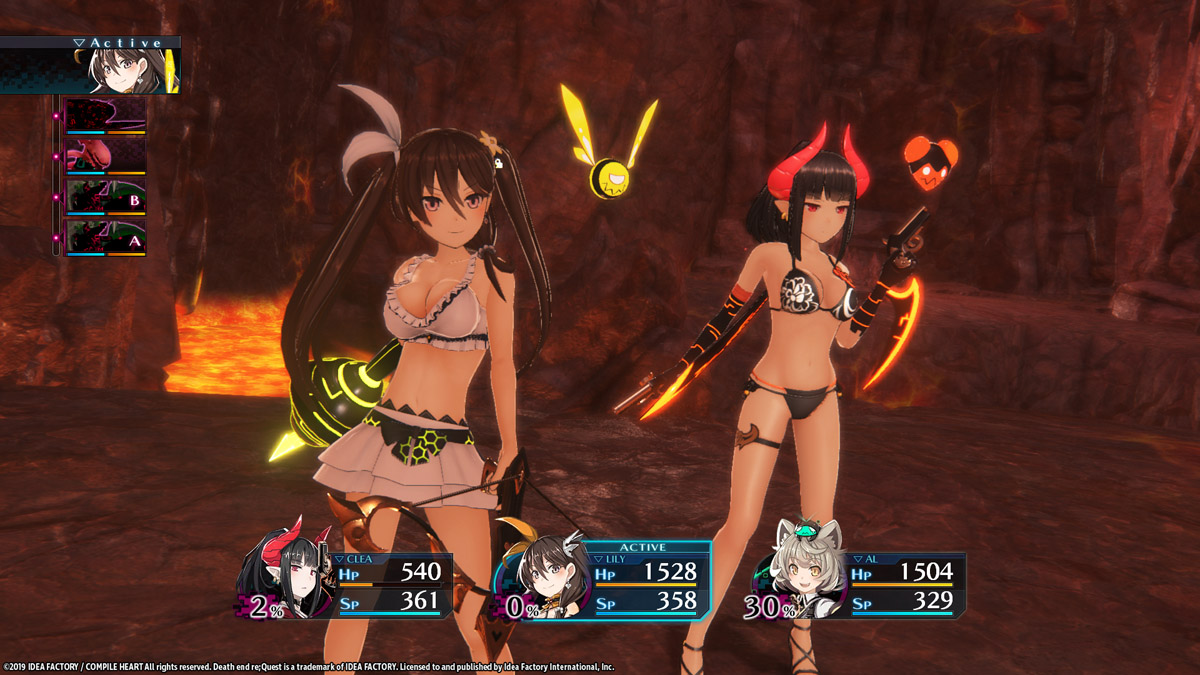Select the red creature turn order entry

pyautogui.click(x=105, y=156)
